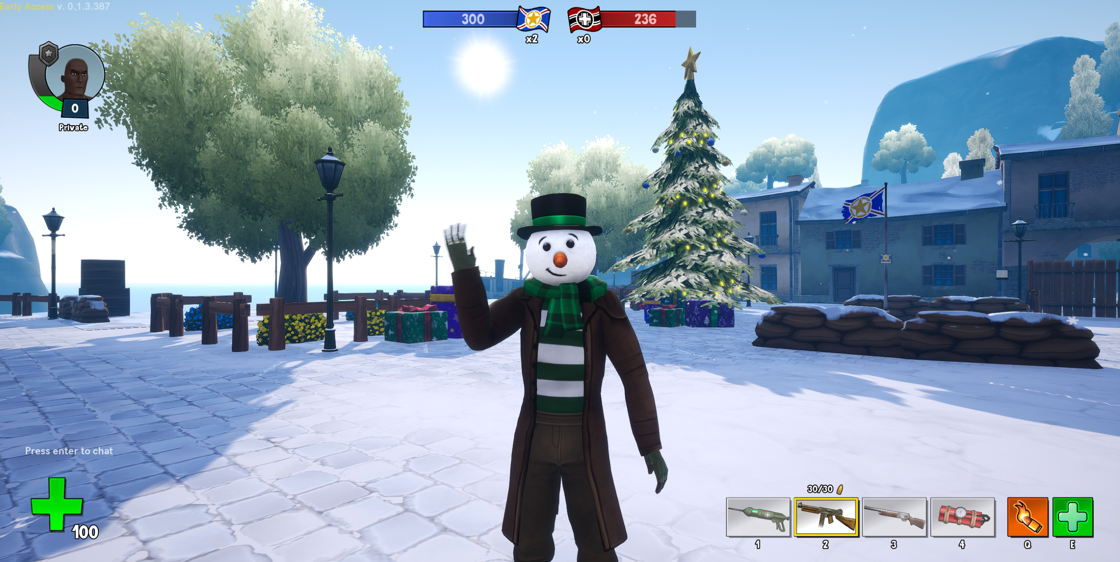Open the chat box prompt
This screenshot has height=562, width=1120.
click(x=69, y=451)
